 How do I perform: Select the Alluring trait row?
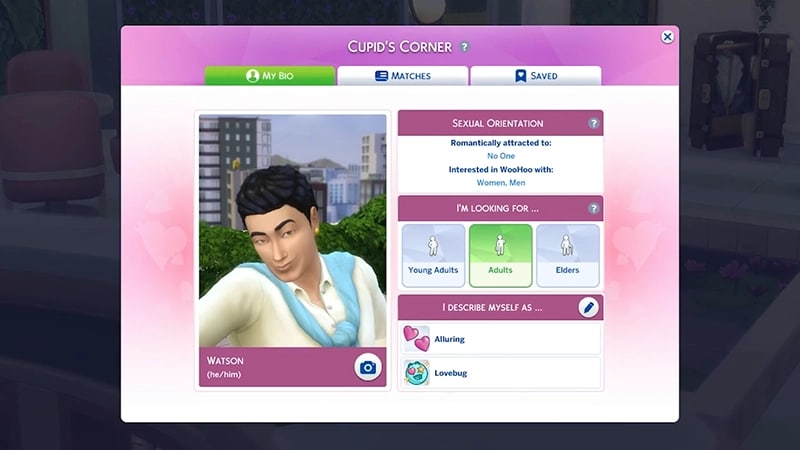(x=500, y=339)
